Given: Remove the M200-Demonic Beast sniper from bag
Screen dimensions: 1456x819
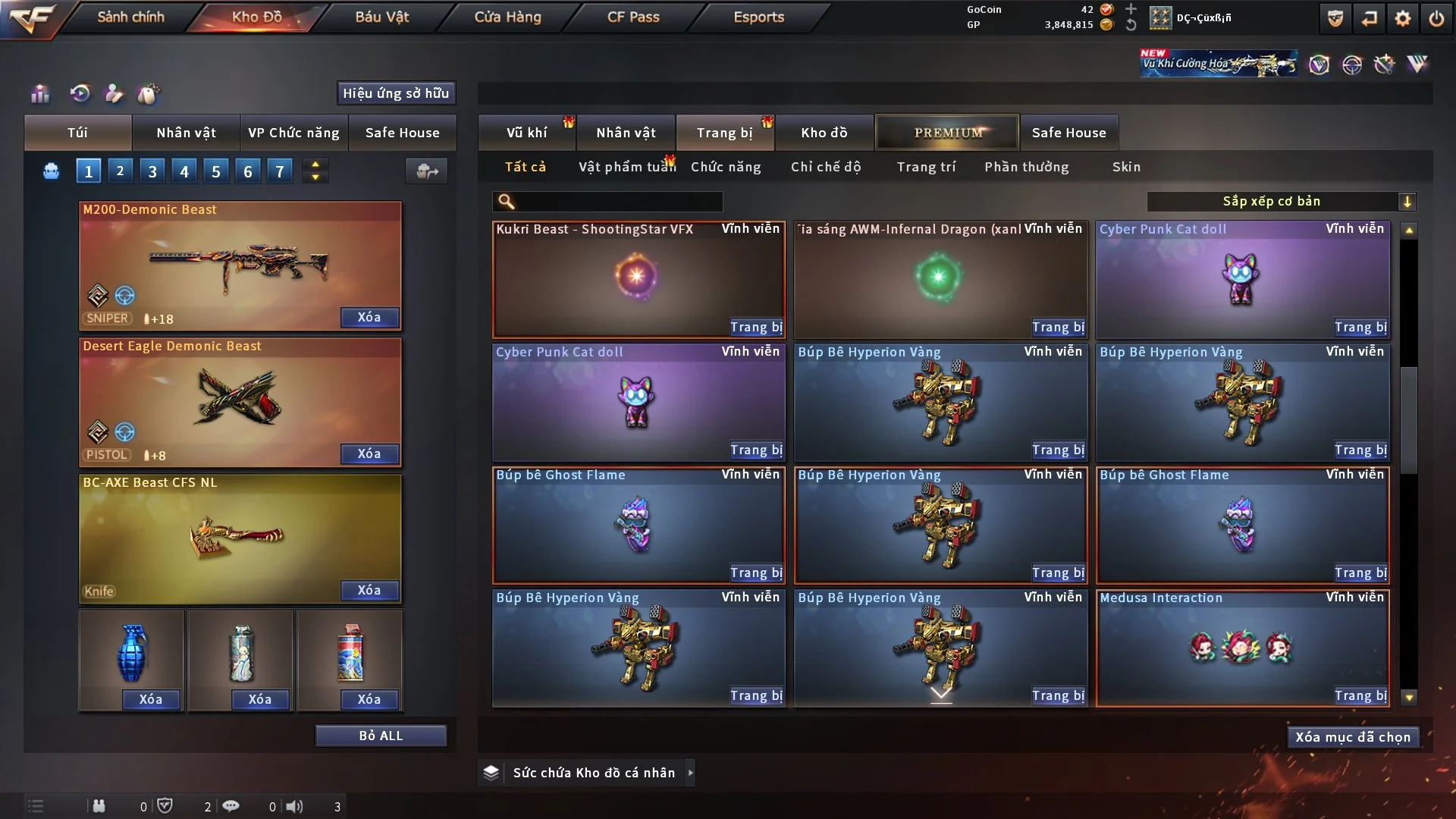Looking at the screenshot, I should click(x=369, y=318).
